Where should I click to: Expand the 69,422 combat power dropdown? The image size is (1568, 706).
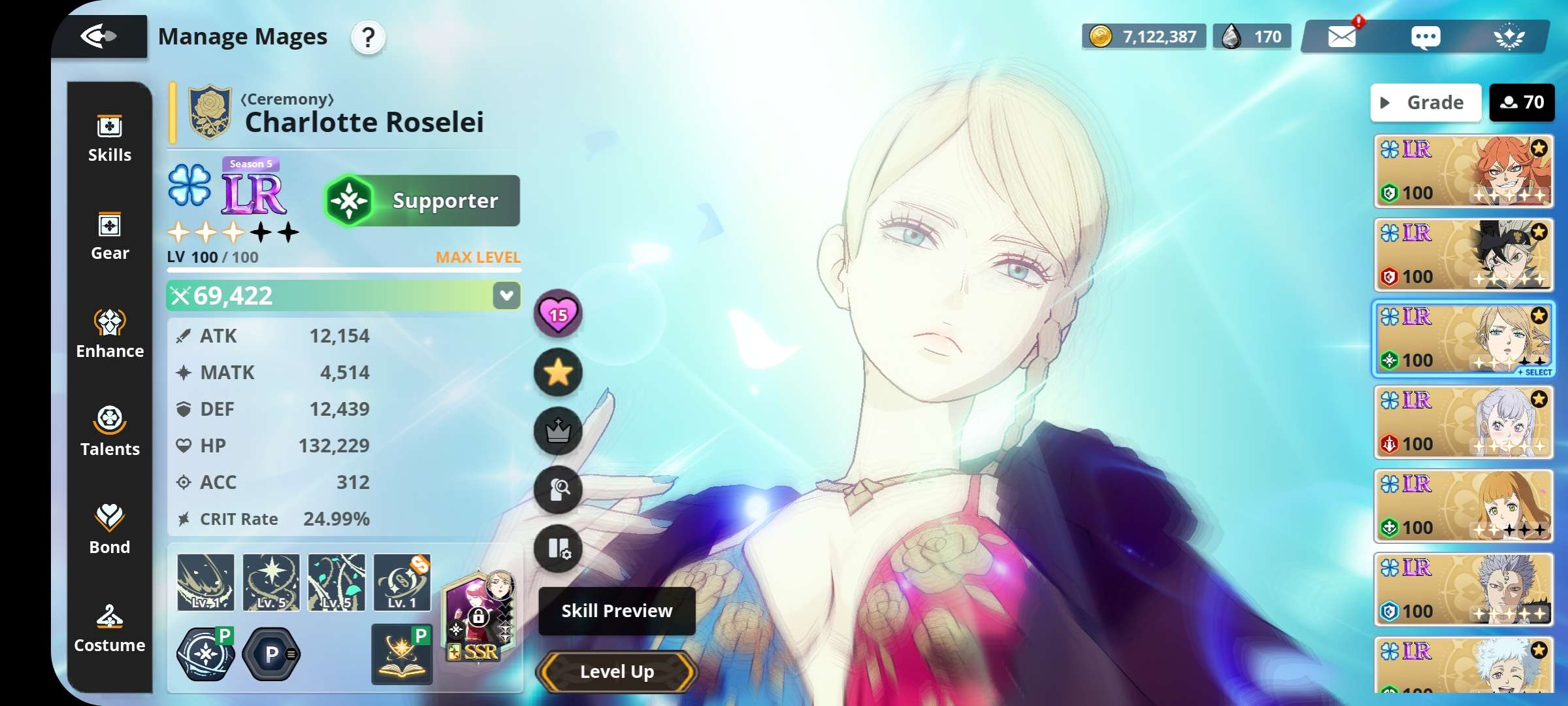point(506,295)
